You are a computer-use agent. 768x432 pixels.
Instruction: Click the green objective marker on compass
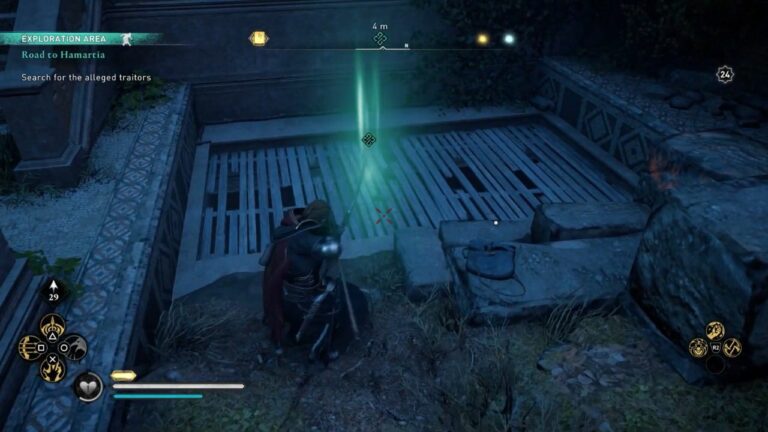379,39
